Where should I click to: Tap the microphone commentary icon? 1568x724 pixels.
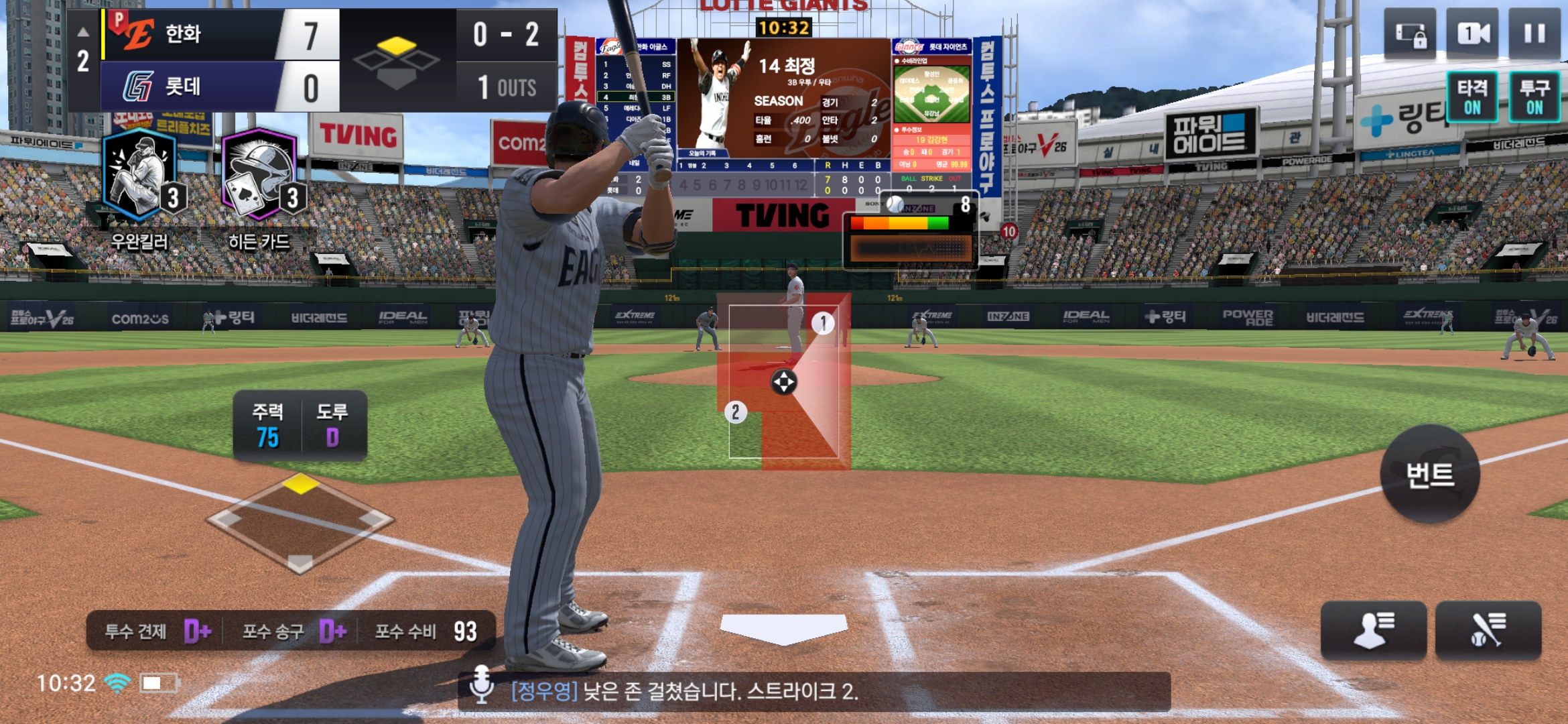(482, 684)
